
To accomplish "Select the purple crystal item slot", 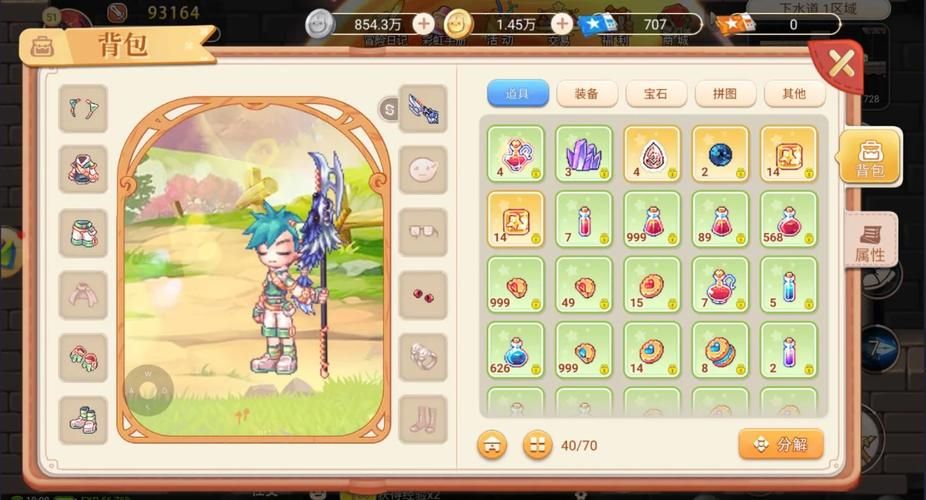I will [x=584, y=153].
